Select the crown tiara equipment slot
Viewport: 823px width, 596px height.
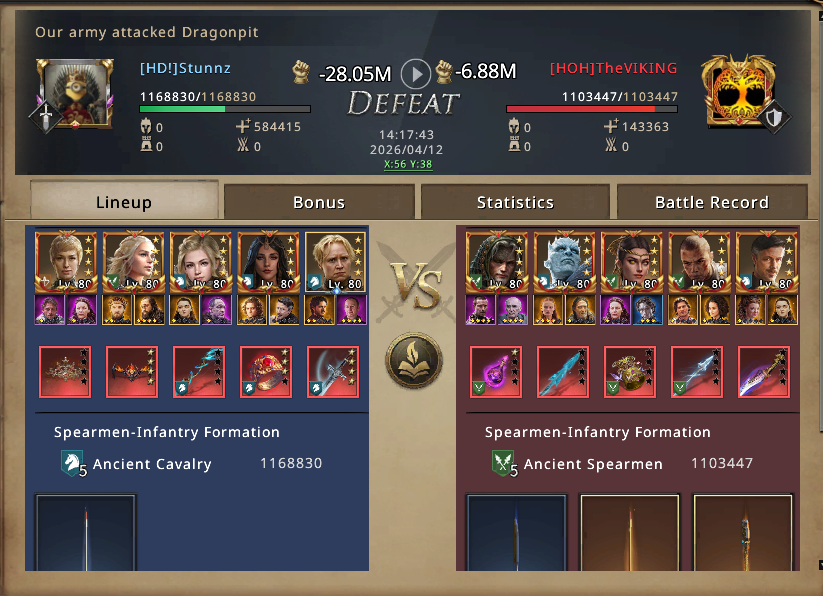pos(65,372)
